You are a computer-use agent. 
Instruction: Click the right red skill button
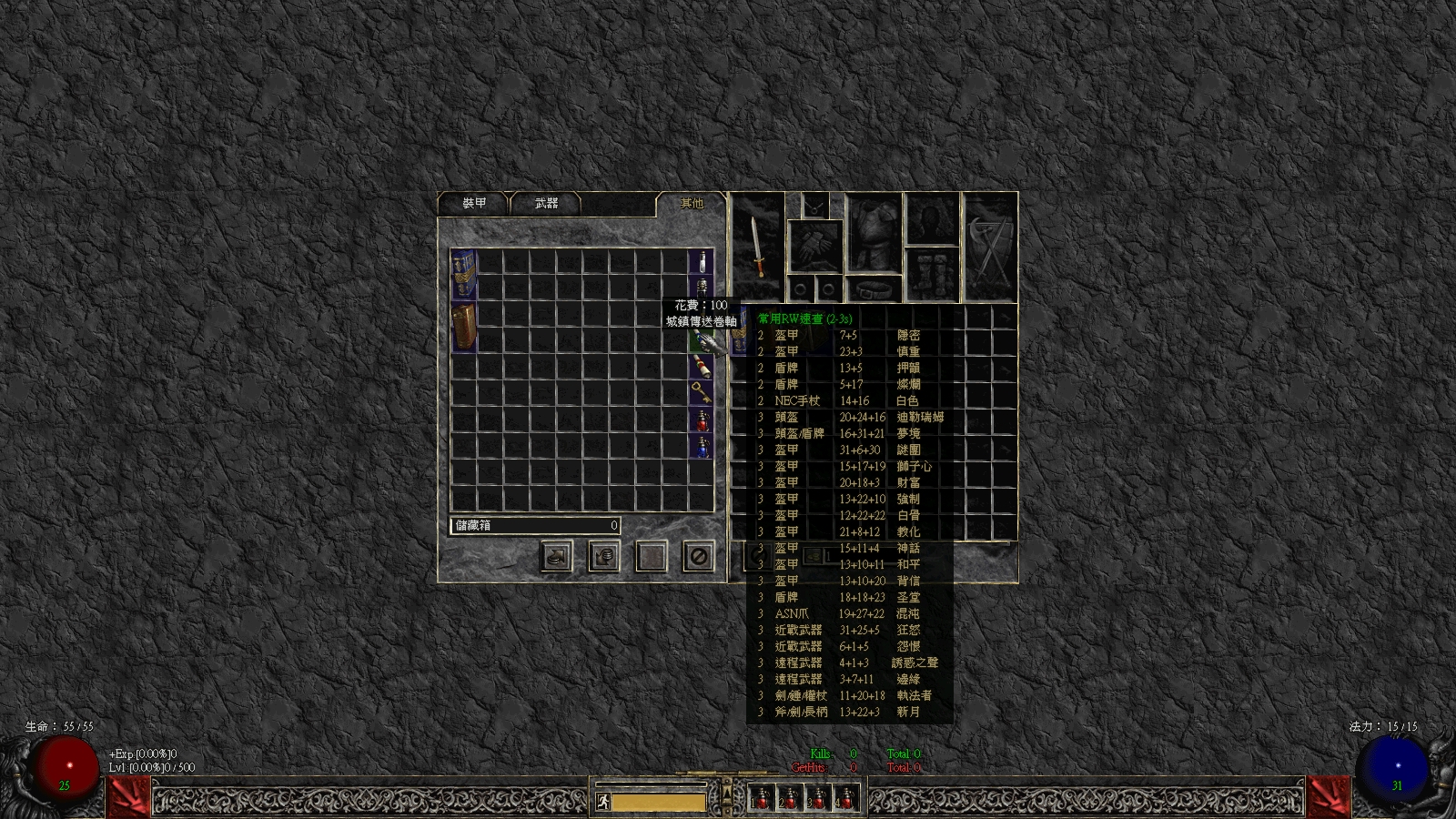(1328, 797)
